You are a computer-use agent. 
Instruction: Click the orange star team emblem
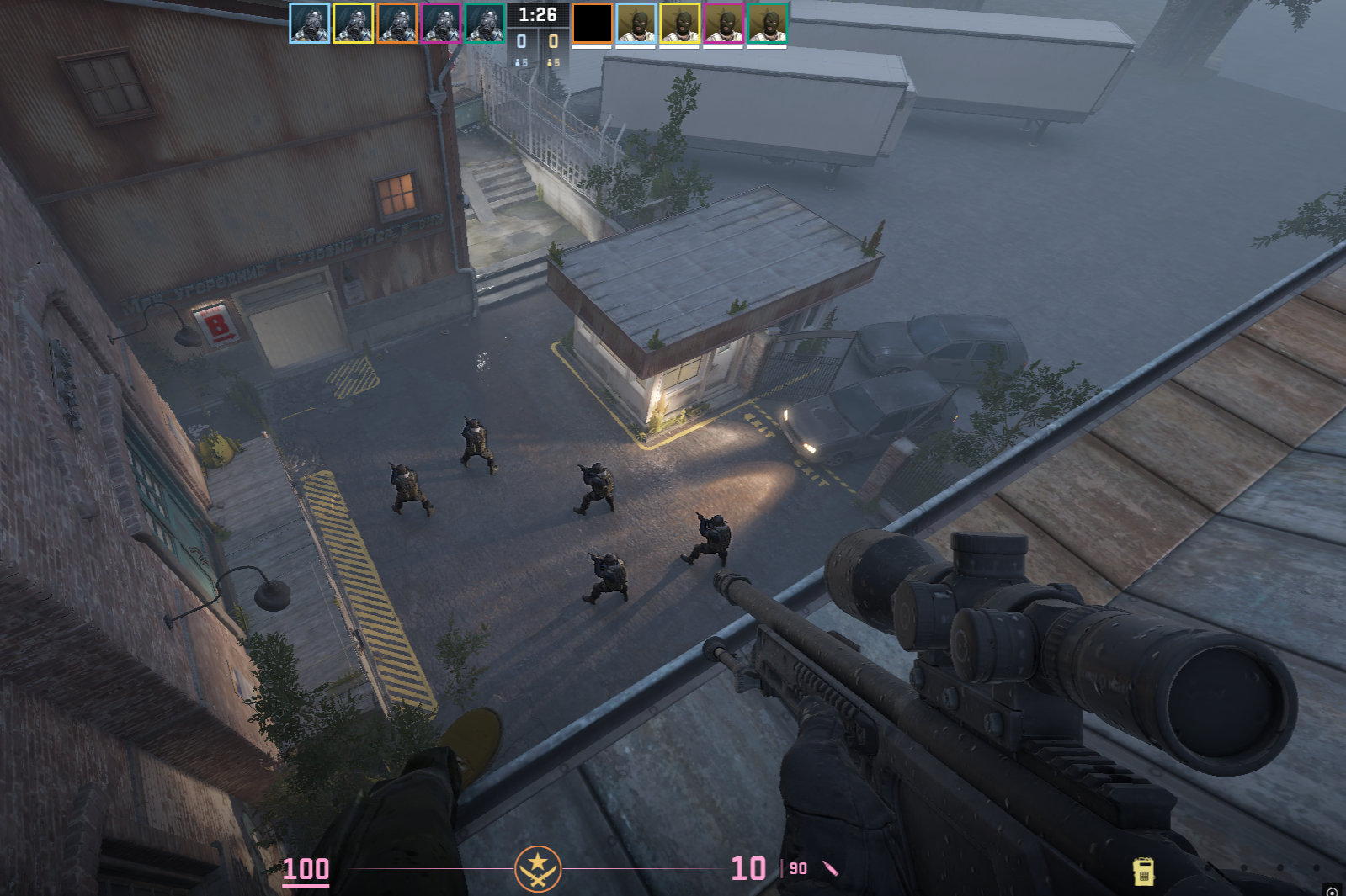[538, 869]
